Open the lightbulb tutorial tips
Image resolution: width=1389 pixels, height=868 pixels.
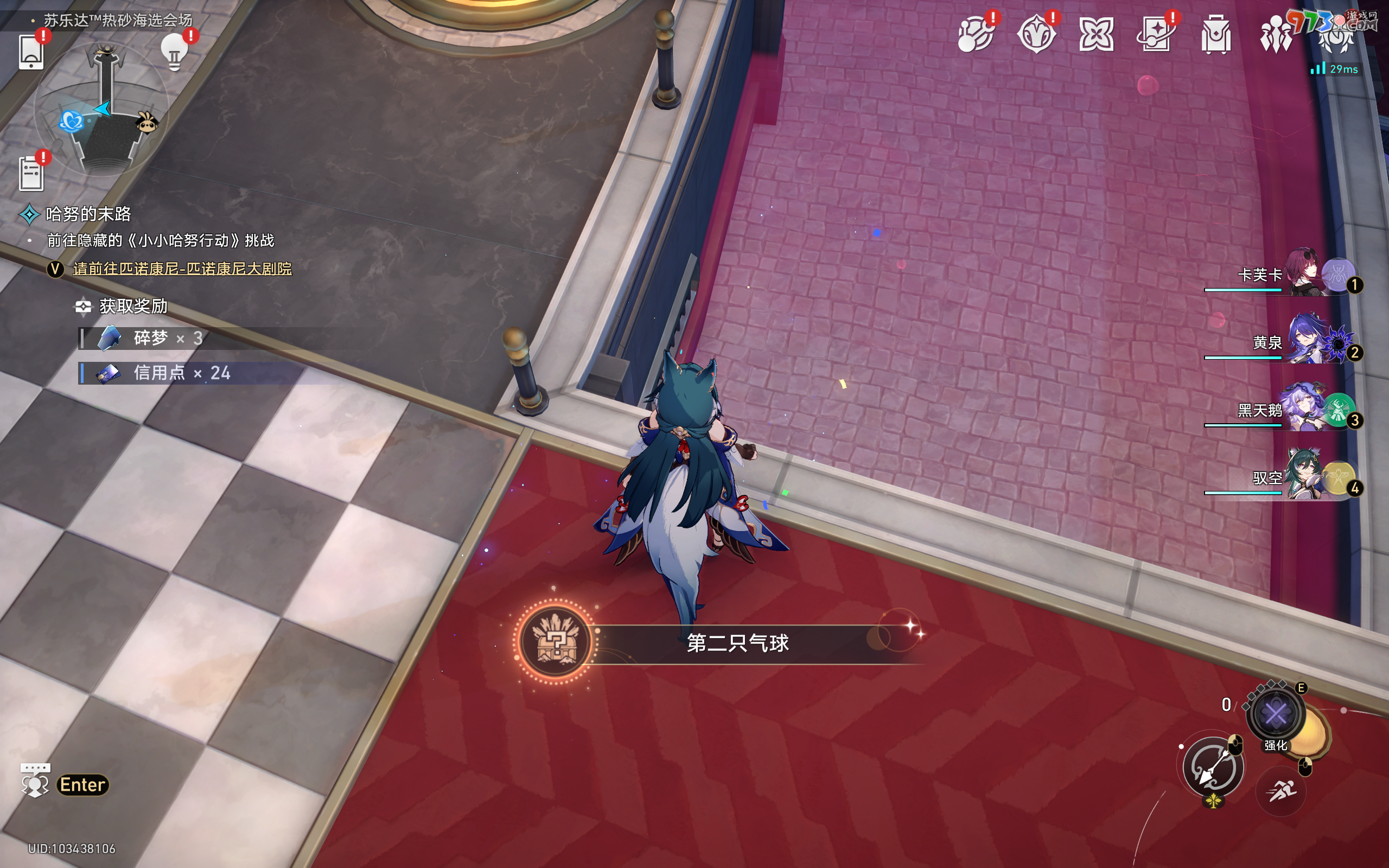tap(175, 52)
